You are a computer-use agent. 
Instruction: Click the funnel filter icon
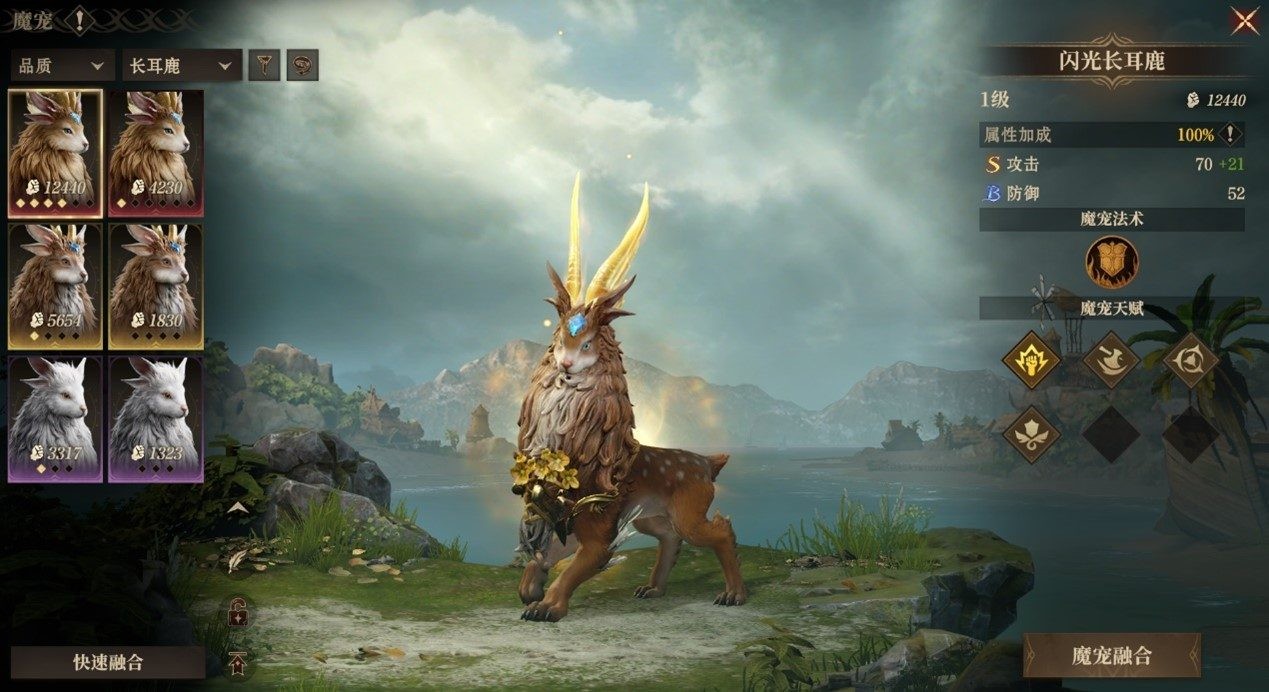[x=264, y=66]
